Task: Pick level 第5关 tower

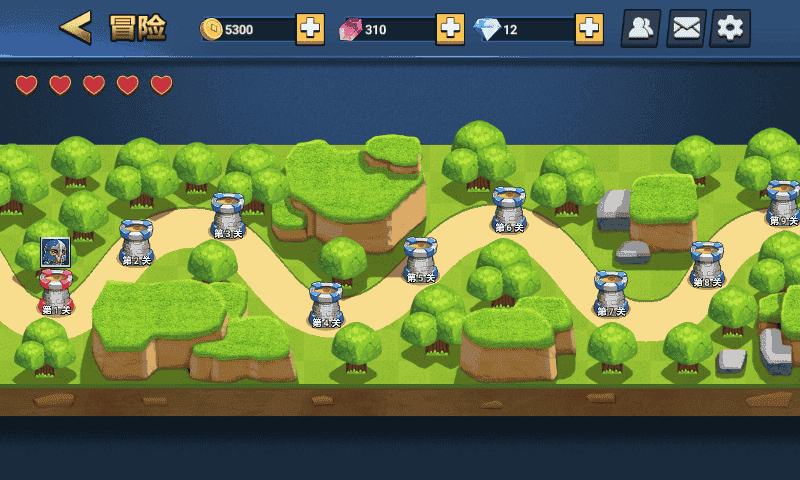Action: click(x=420, y=258)
